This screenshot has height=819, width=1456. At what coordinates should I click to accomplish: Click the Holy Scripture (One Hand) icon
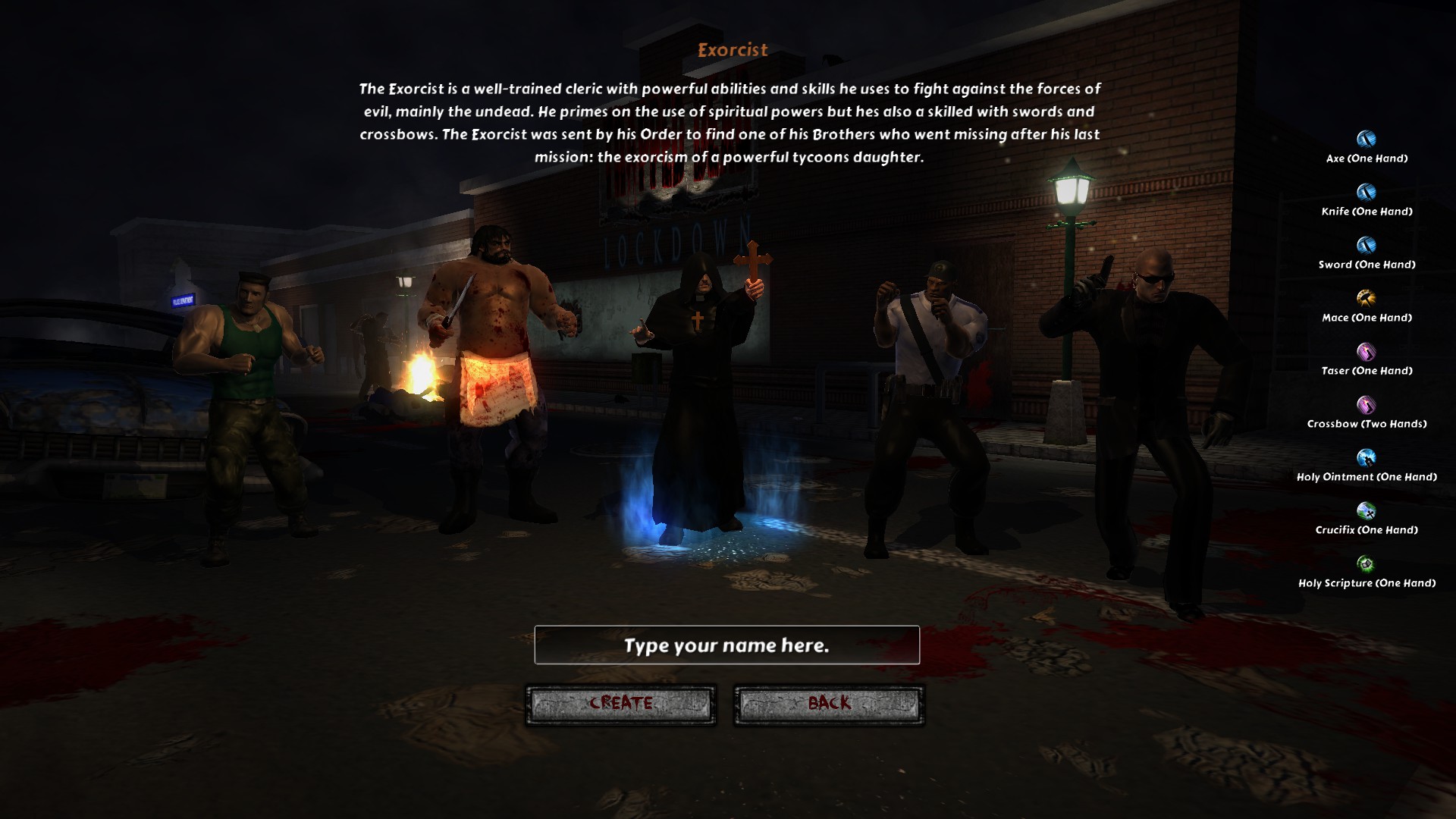[1366, 563]
